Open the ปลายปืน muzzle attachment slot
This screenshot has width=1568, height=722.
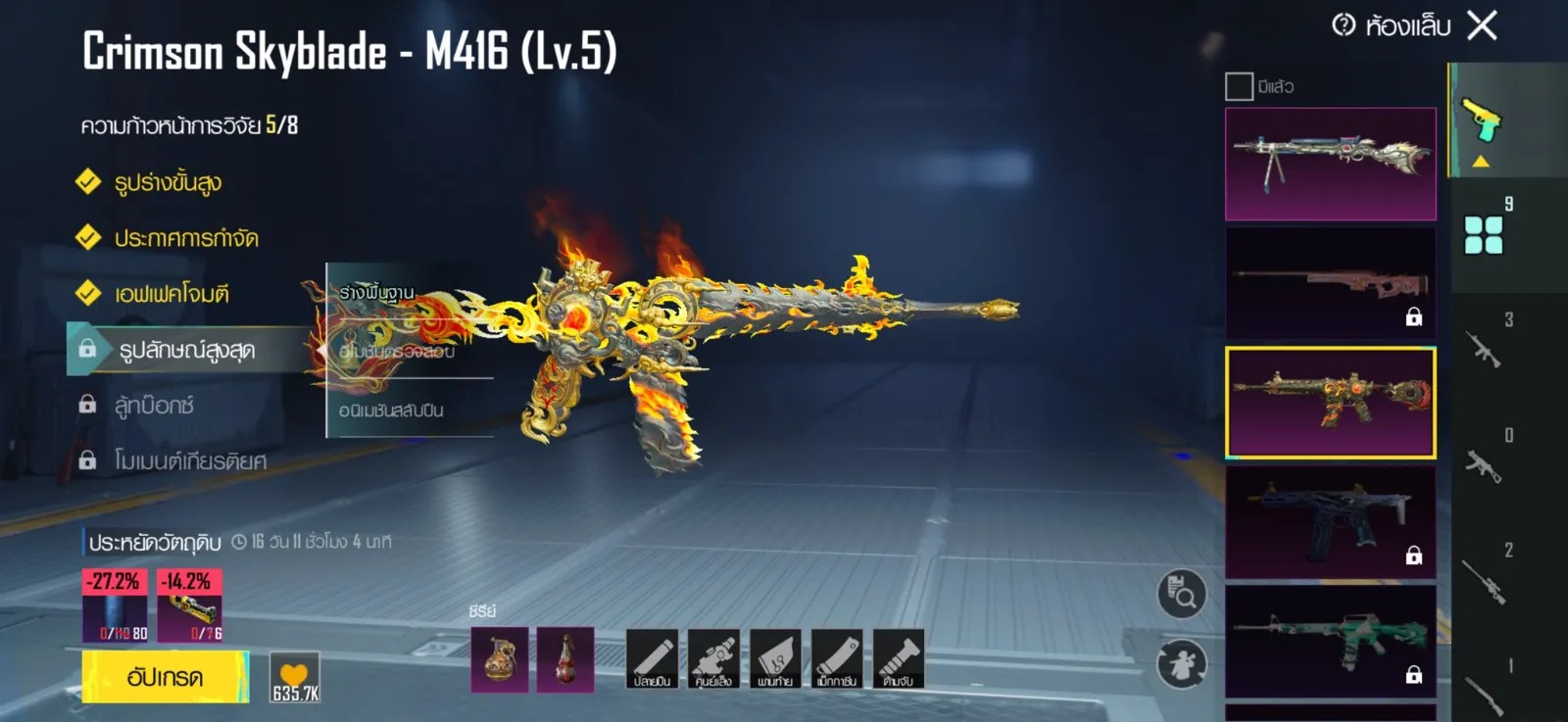[652, 658]
